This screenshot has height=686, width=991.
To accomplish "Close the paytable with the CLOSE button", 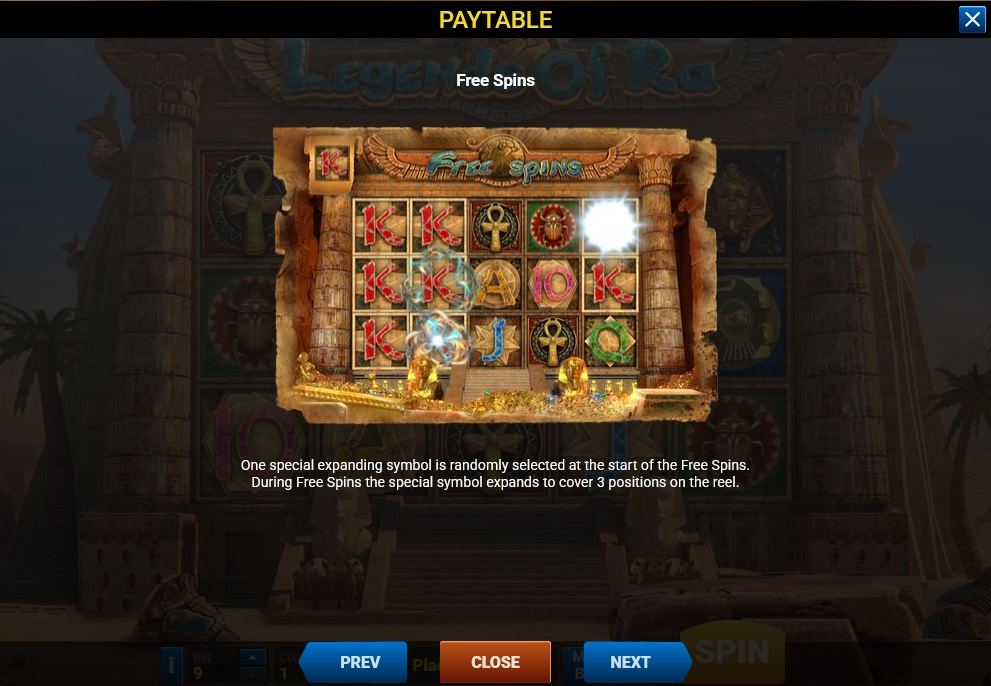I will pyautogui.click(x=495, y=662).
